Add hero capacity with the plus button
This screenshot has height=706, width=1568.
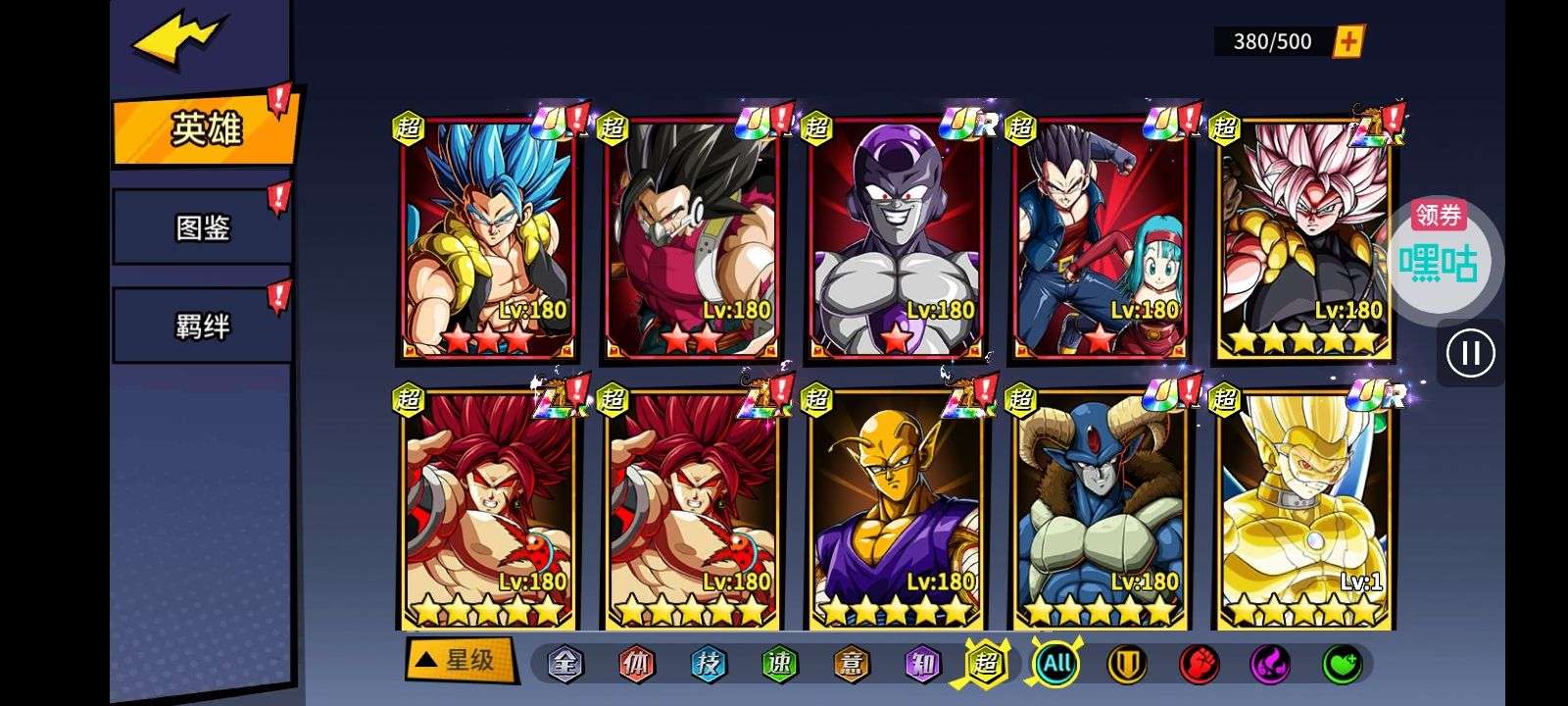1349,41
